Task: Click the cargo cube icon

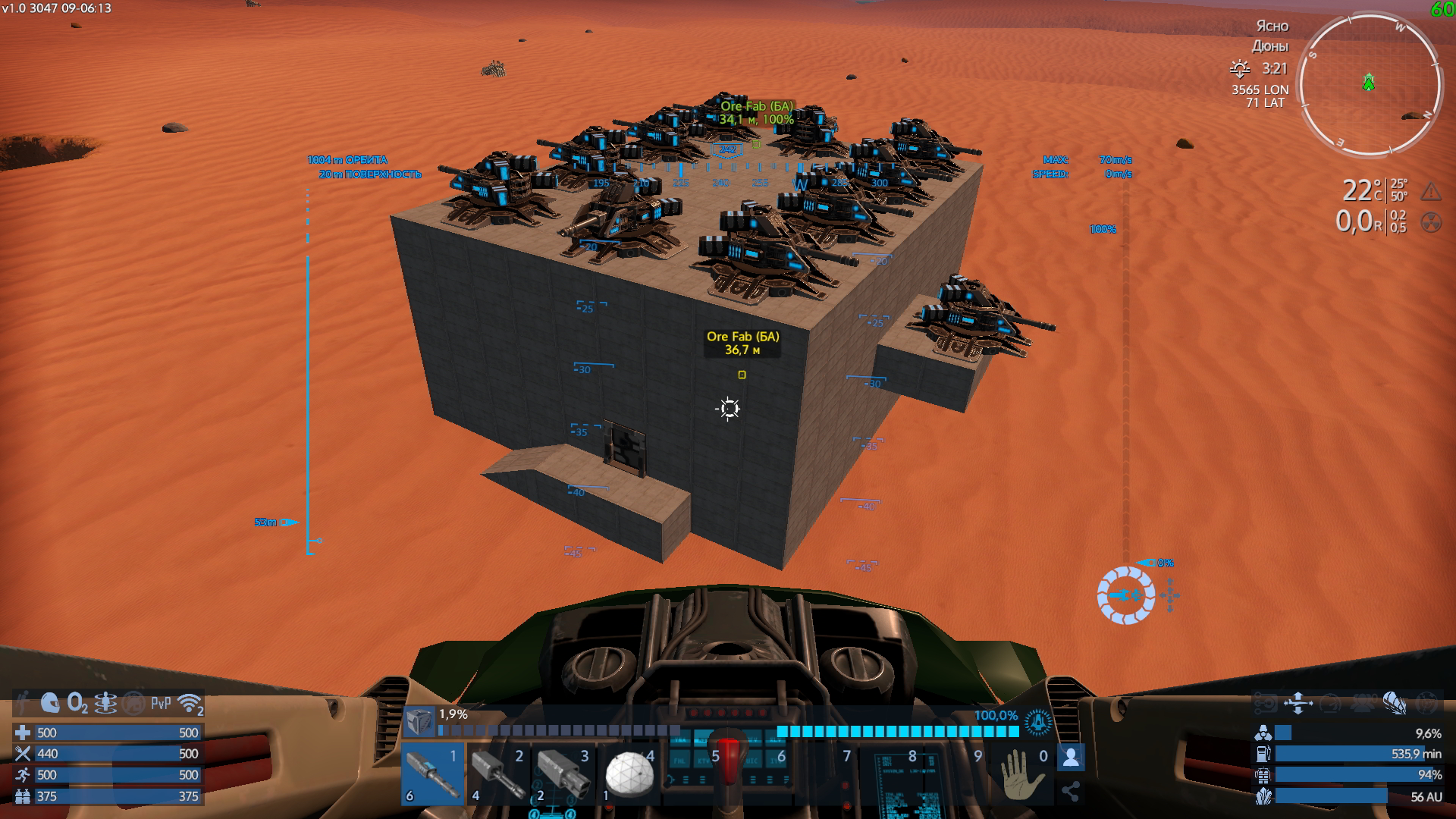Action: [419, 721]
